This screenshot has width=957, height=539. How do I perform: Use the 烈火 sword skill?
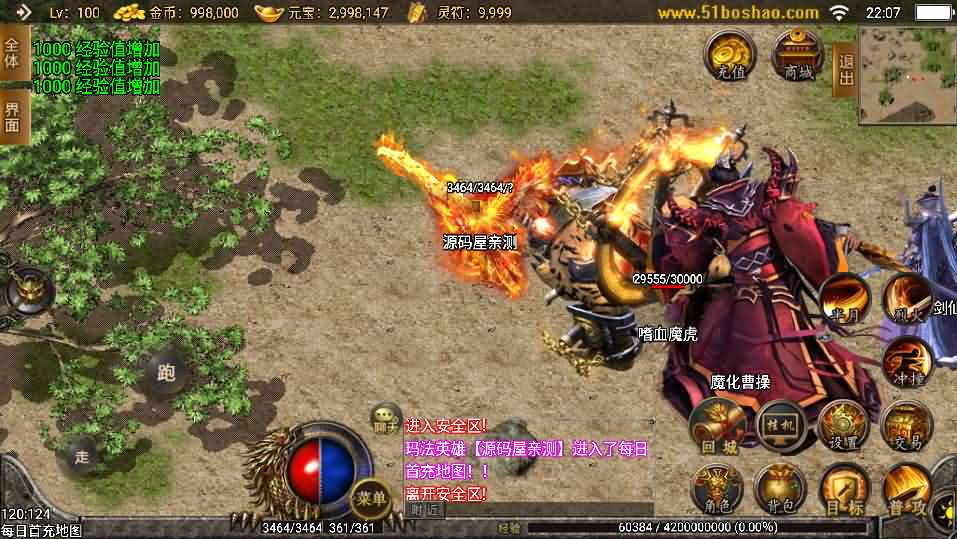click(x=907, y=297)
